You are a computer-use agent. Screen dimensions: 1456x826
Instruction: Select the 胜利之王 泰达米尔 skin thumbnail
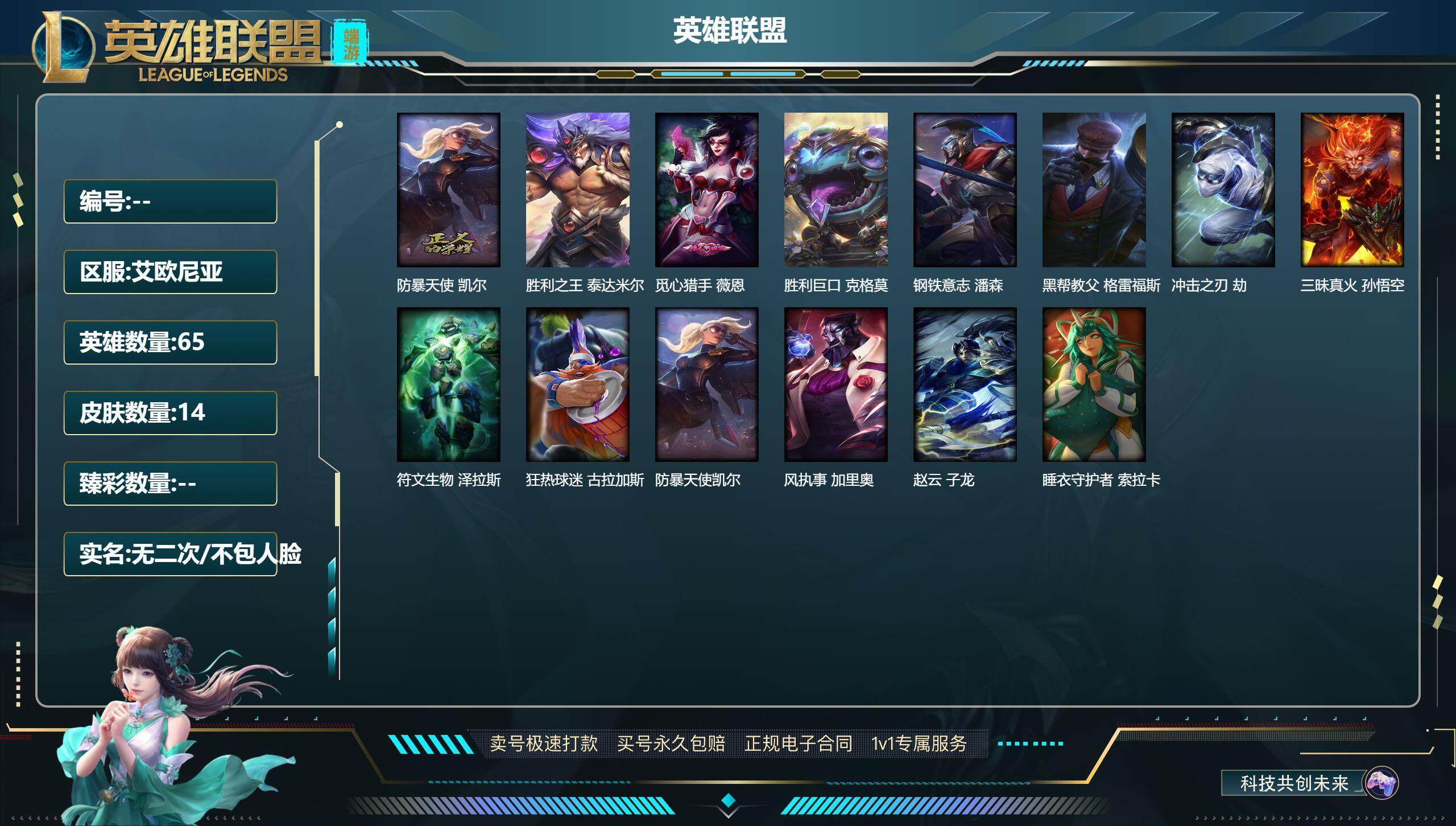tap(577, 190)
